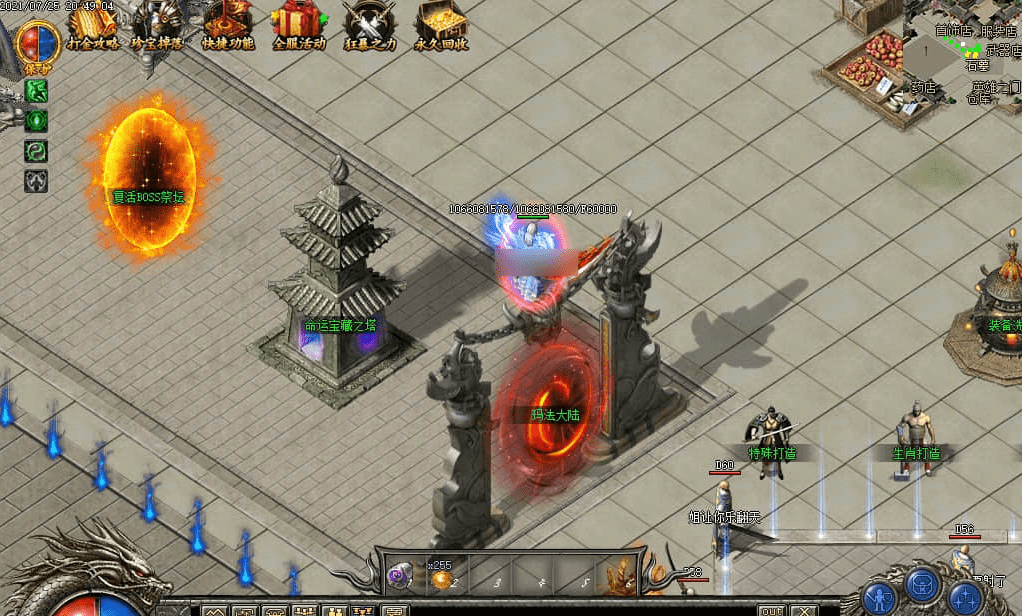Select the 武器店 label on the minimap
This screenshot has height=616, width=1022.
click(x=1002, y=50)
